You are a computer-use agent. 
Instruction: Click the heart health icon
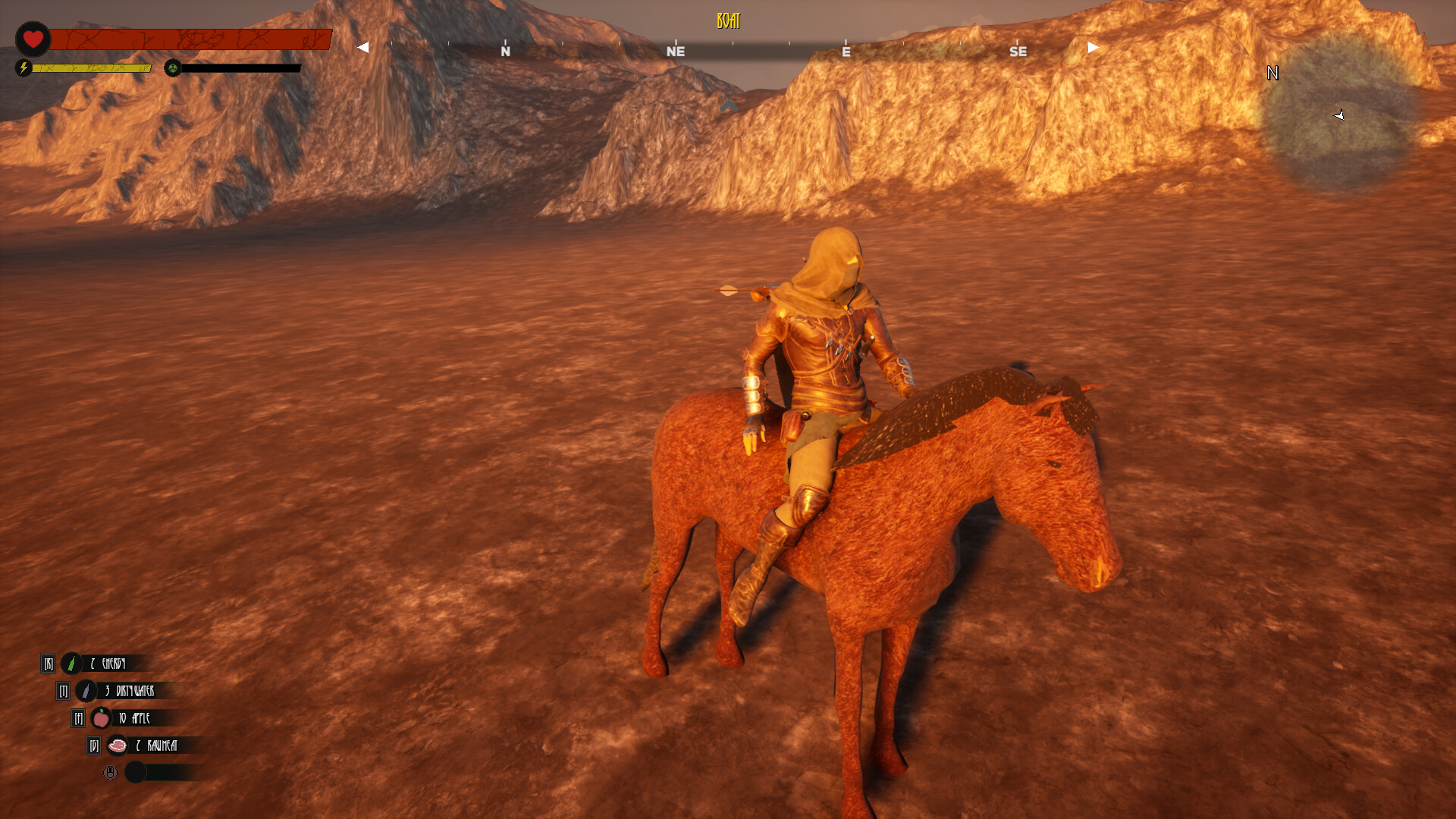[x=32, y=39]
